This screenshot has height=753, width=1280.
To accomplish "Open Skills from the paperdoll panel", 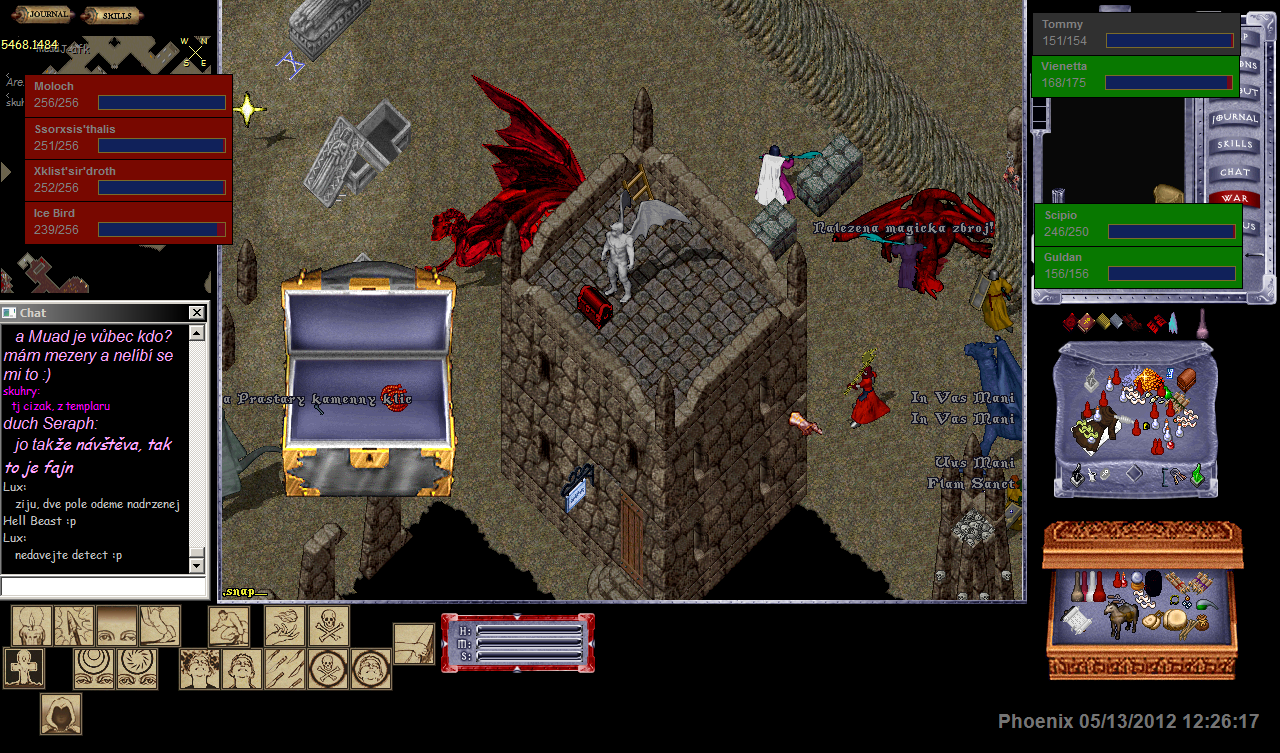I will (x=1235, y=145).
